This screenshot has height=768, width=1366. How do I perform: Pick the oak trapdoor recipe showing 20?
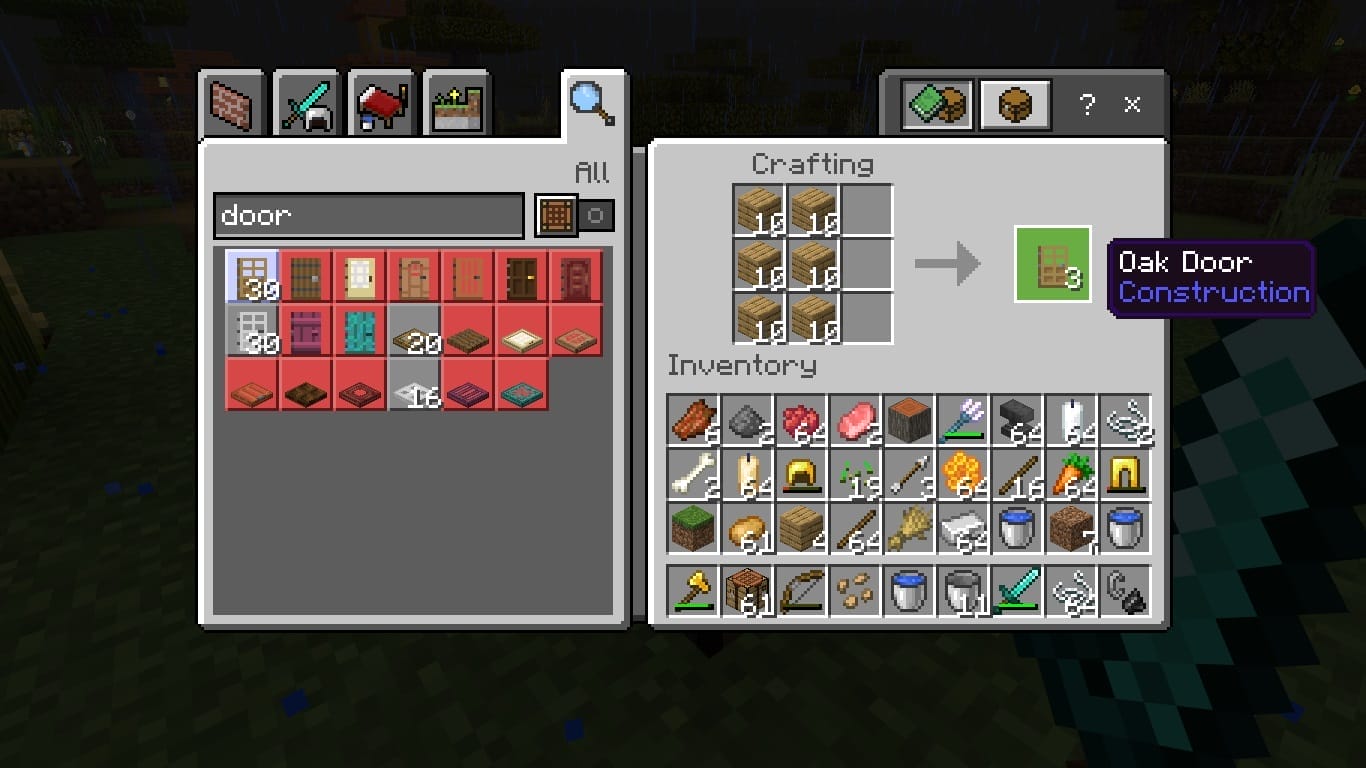click(x=414, y=330)
